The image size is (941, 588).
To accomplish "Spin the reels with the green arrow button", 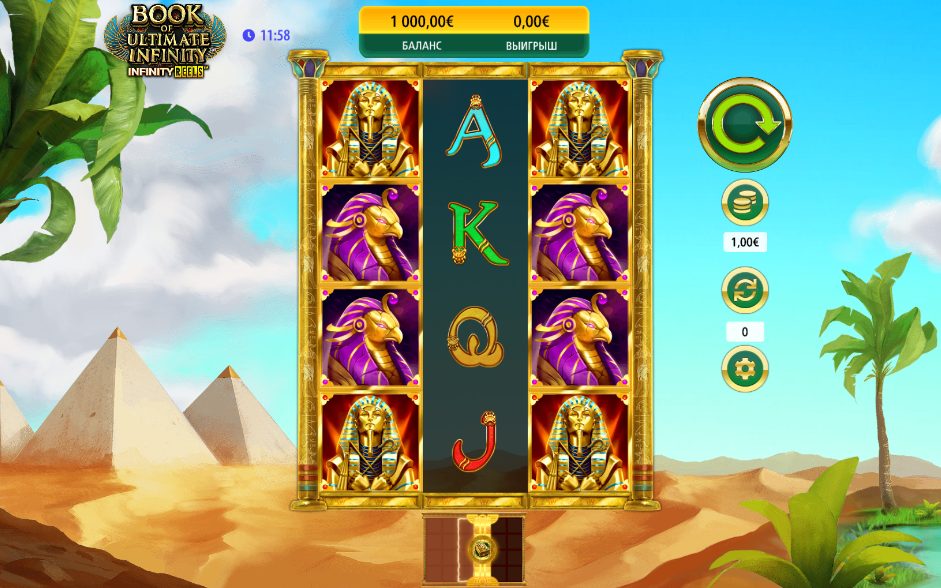I will tap(744, 125).
